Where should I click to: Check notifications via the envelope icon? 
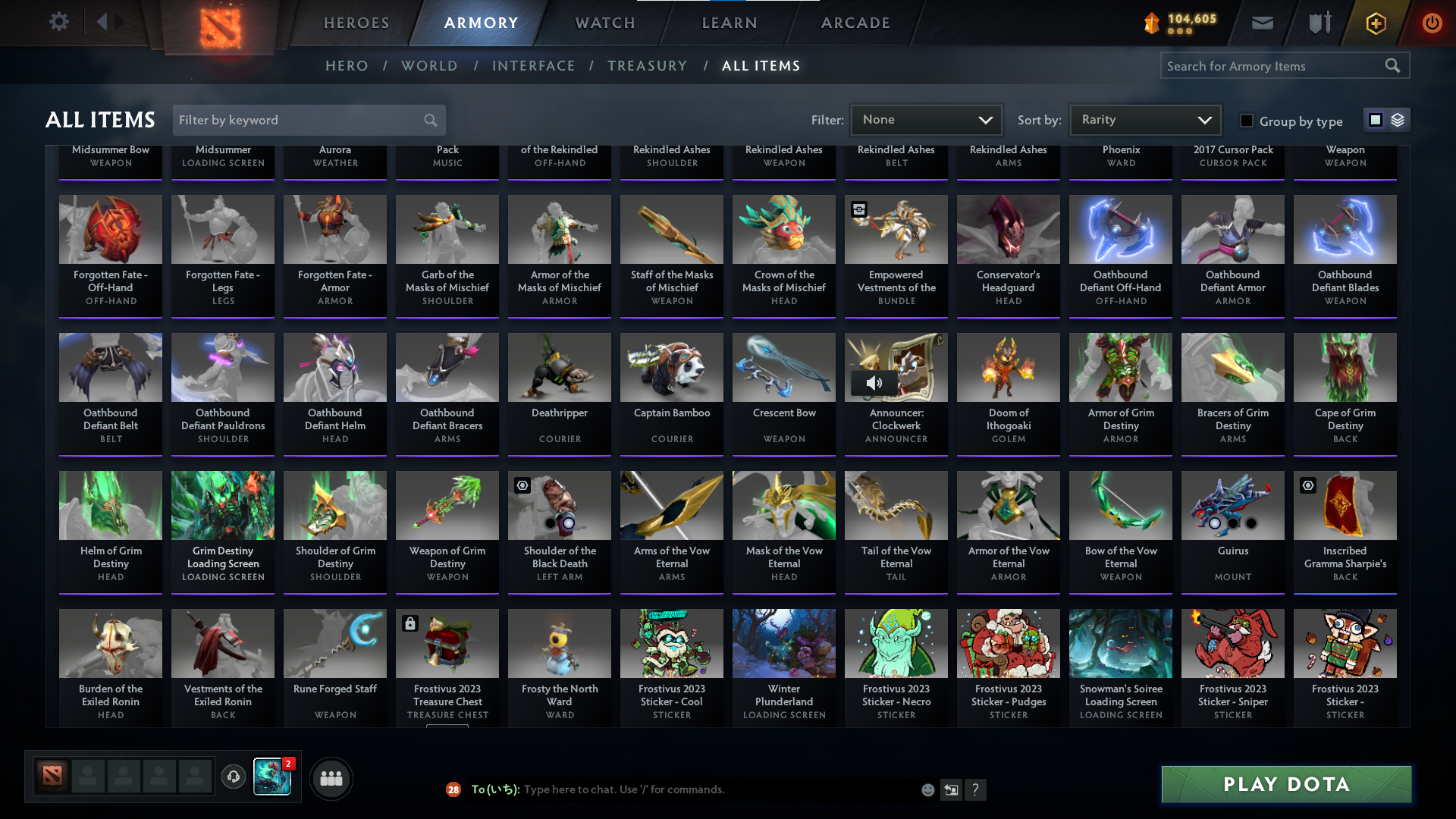pyautogui.click(x=1261, y=23)
